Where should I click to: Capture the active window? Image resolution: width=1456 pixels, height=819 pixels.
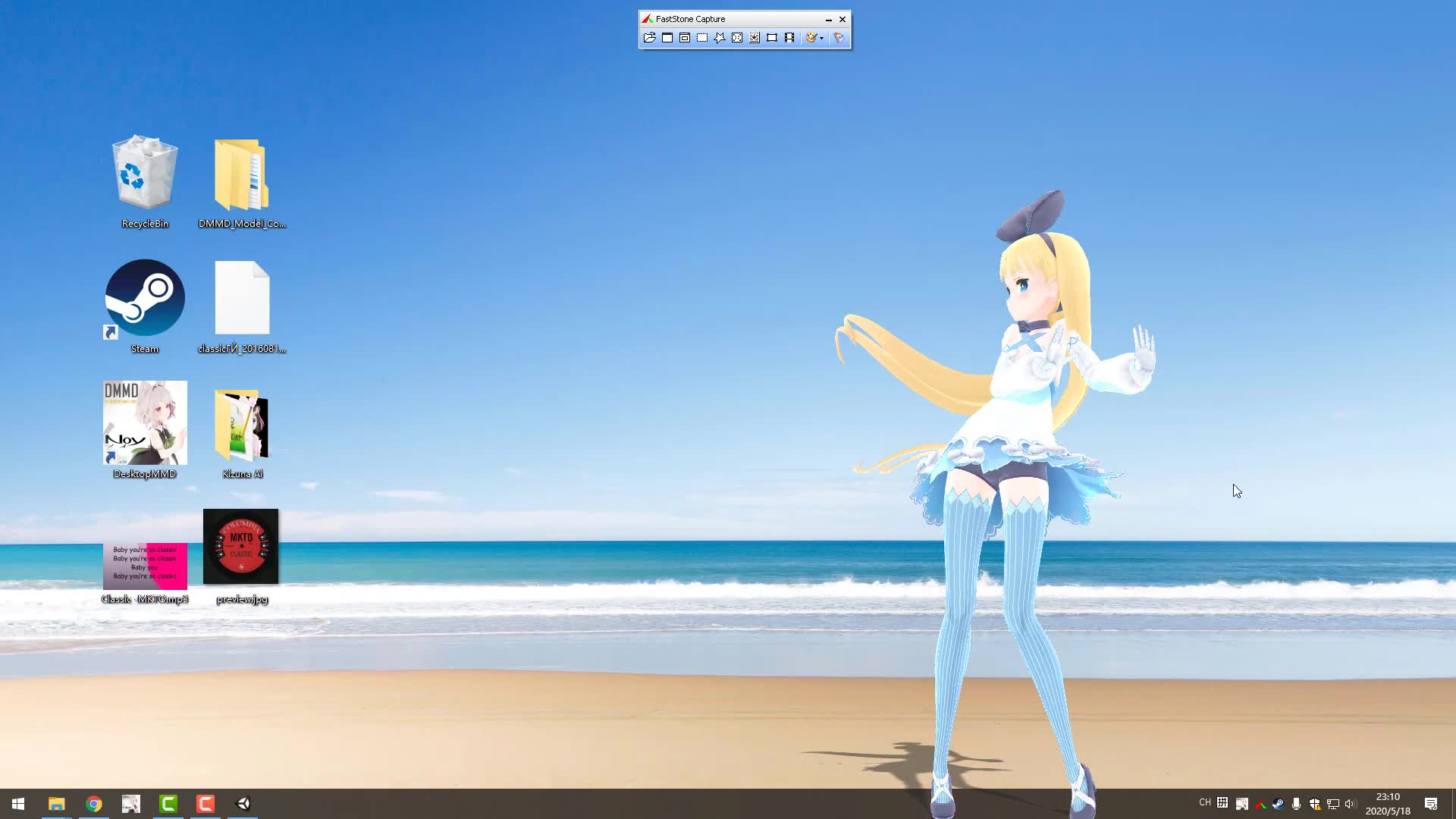(x=667, y=38)
